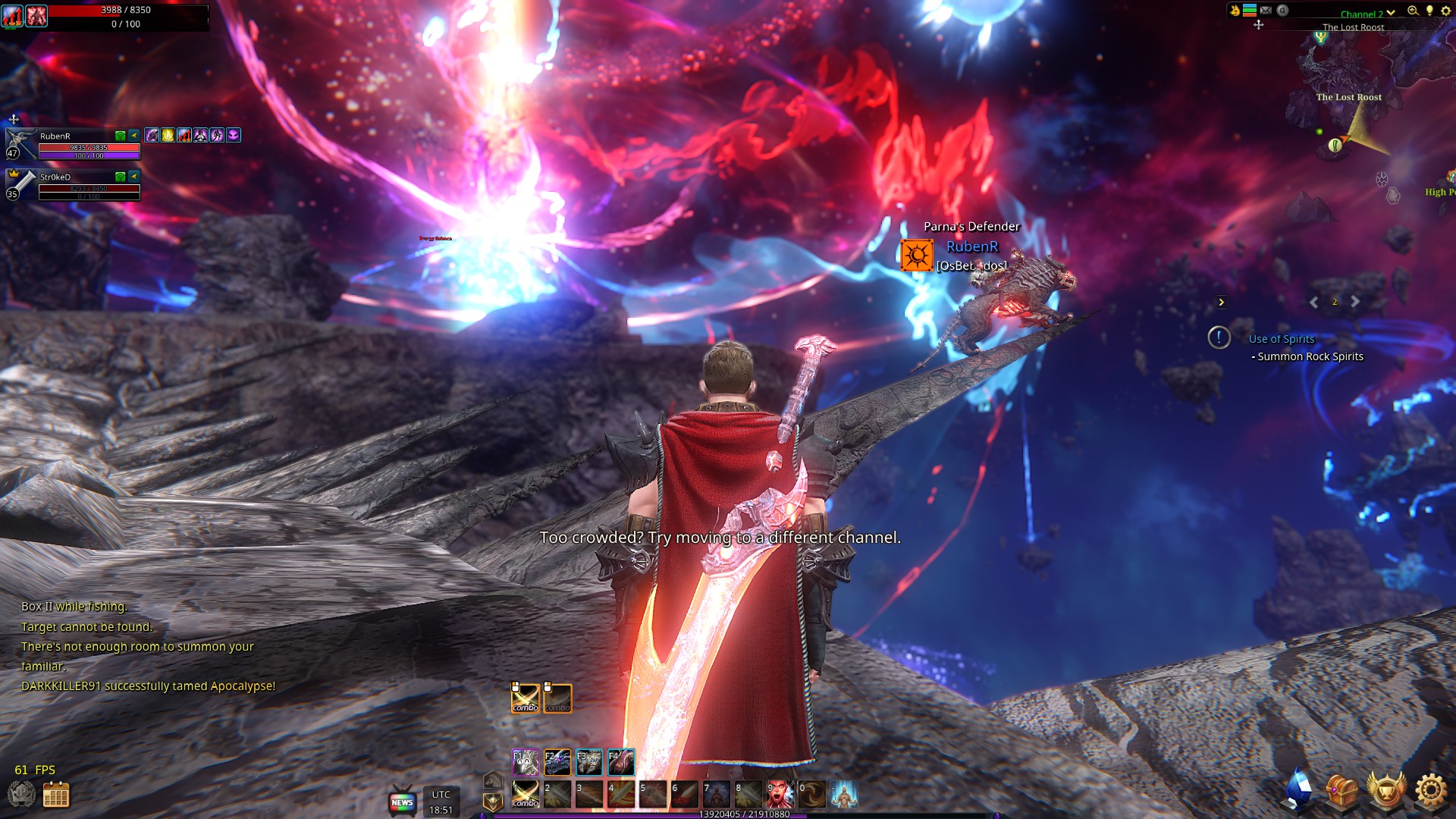
Task: Toggle the blue arrow beside Str0keD's frame
Action: point(135,177)
